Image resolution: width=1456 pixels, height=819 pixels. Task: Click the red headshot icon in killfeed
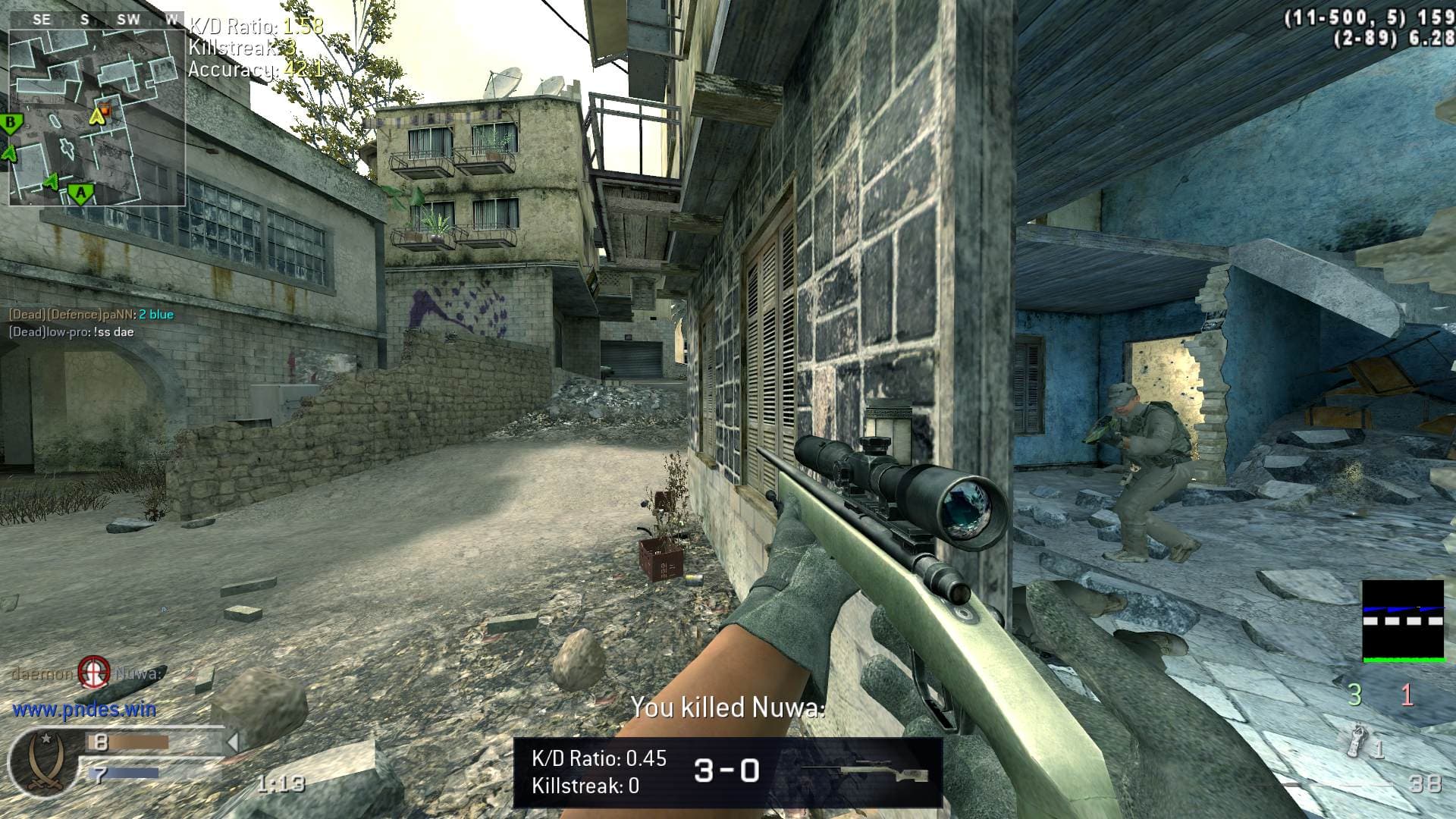(x=95, y=672)
